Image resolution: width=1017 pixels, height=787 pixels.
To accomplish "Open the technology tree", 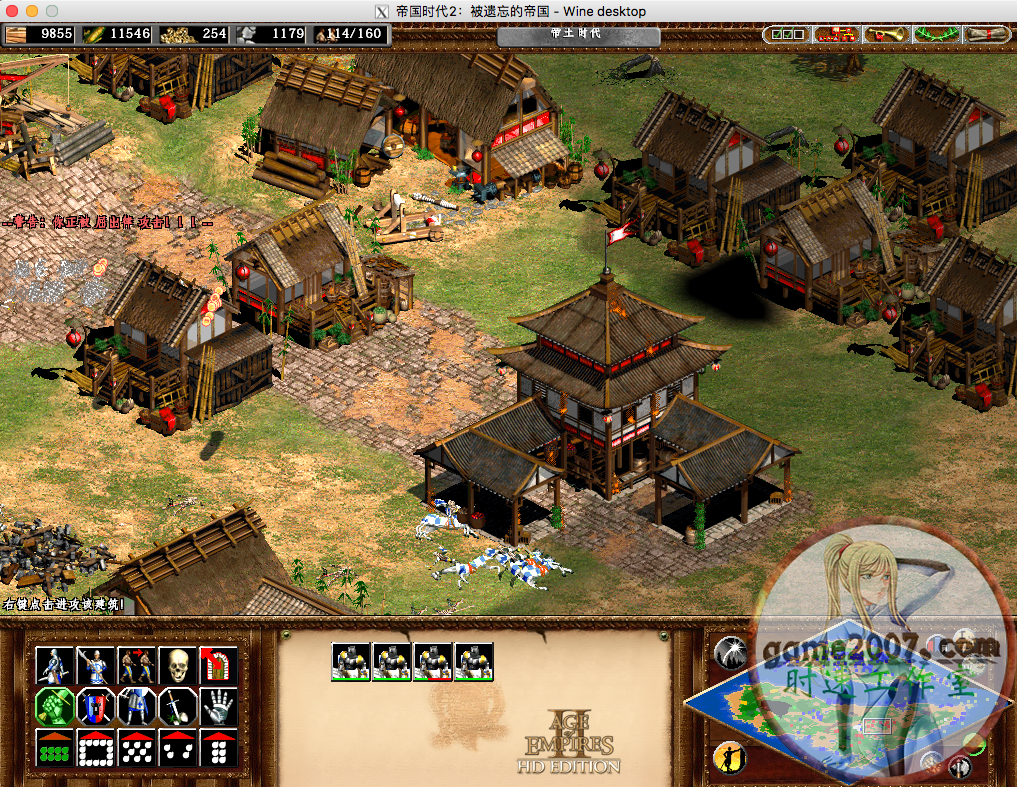I will 836,34.
